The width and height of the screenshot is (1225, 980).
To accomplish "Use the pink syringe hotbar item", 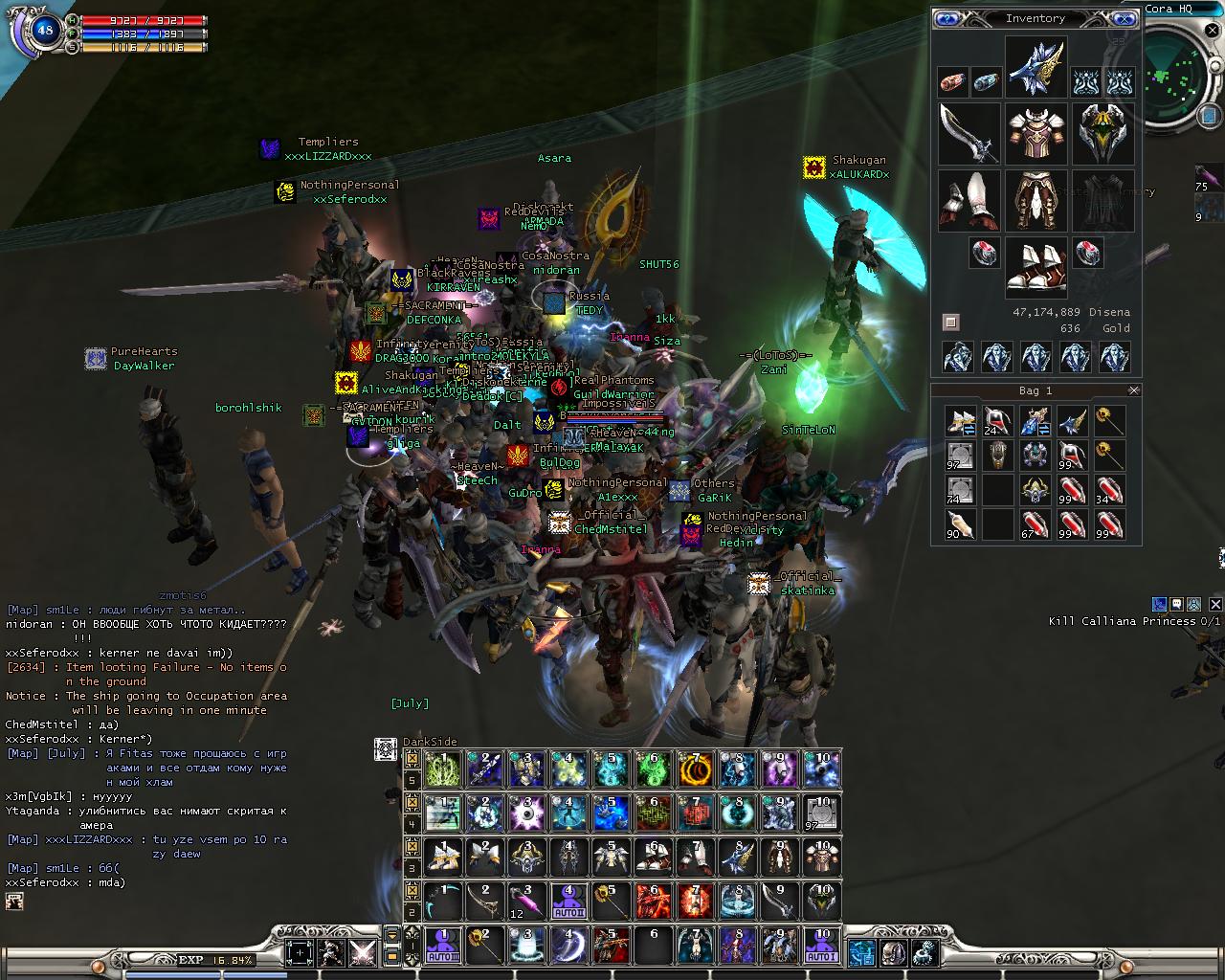I will pyautogui.click(x=526, y=901).
